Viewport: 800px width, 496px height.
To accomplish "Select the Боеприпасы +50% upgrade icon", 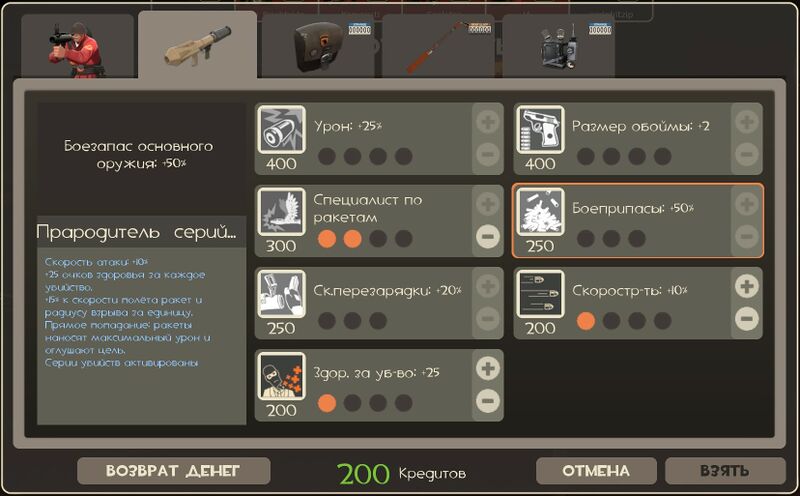I will pos(540,211).
